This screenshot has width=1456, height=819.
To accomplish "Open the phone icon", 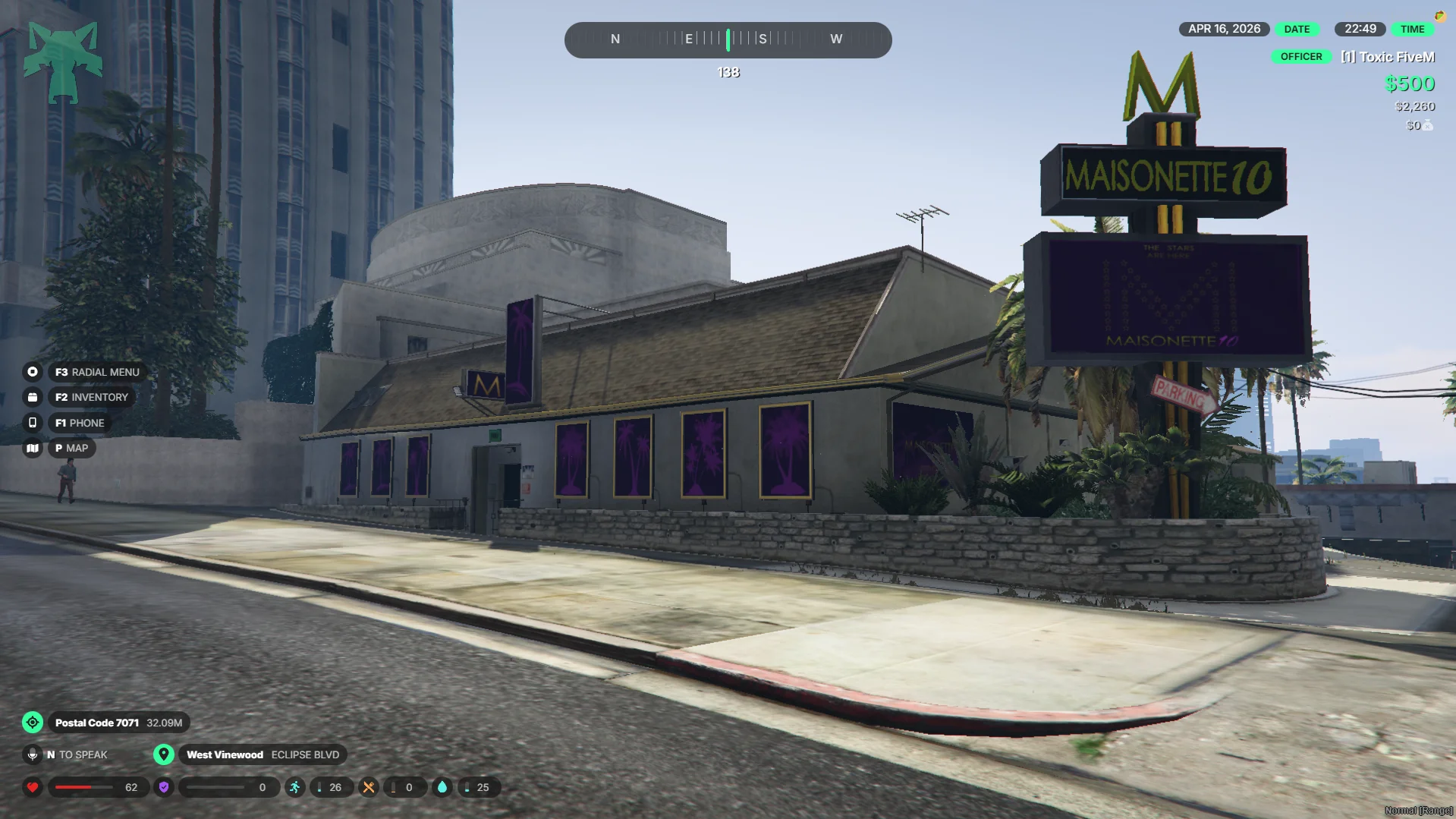I will click(33, 423).
